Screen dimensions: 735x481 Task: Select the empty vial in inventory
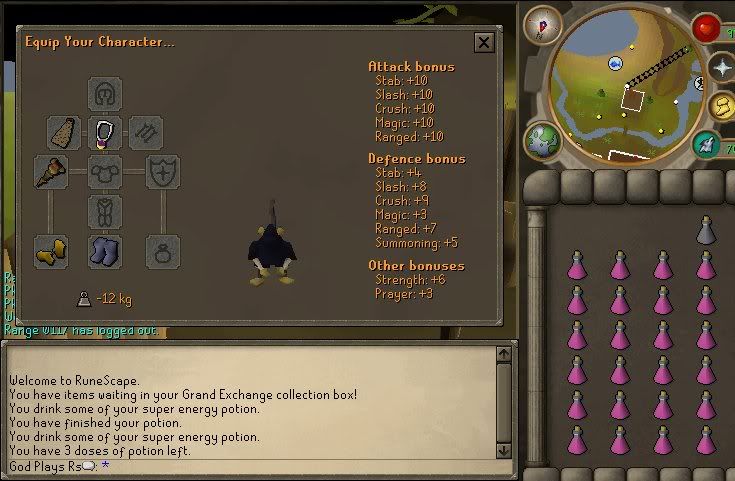[706, 232]
